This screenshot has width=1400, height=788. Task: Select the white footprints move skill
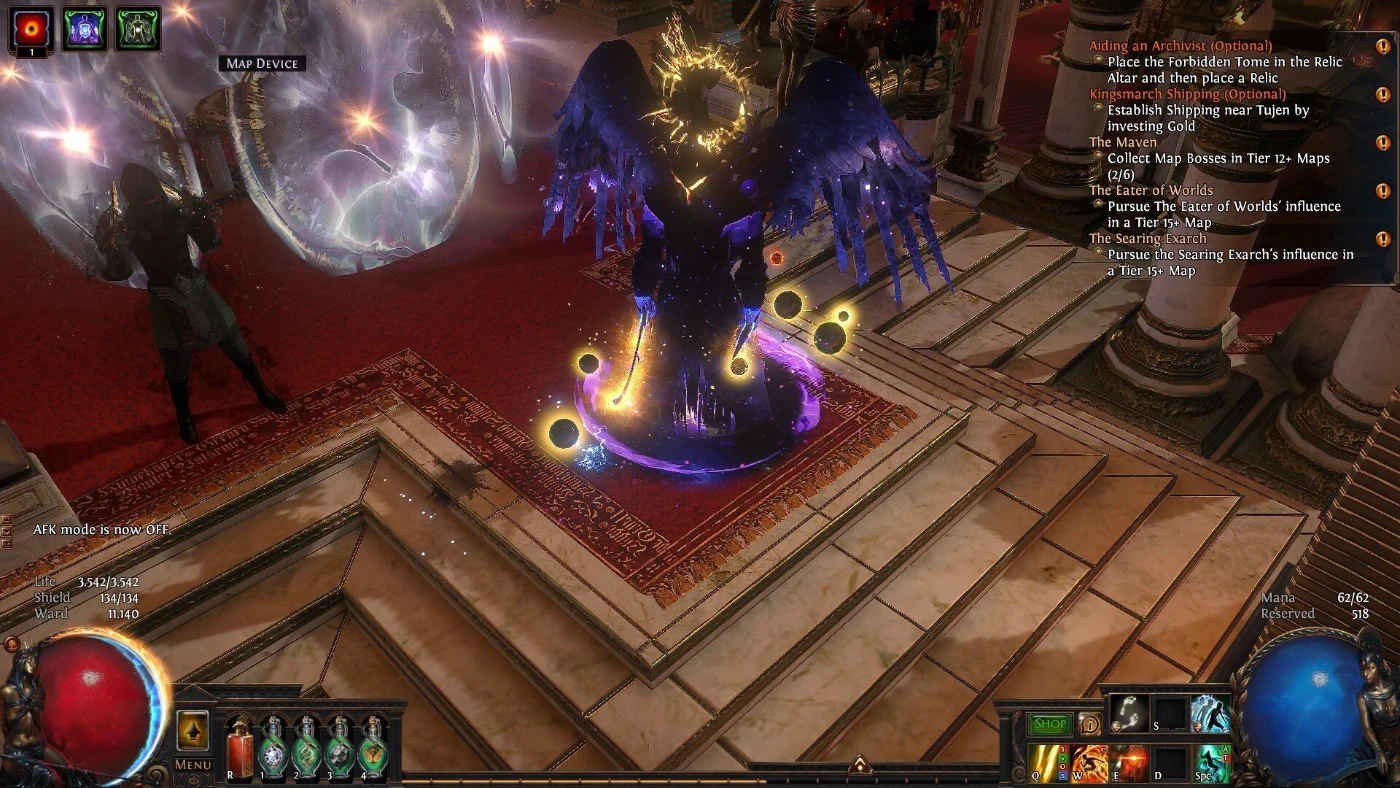click(1130, 715)
